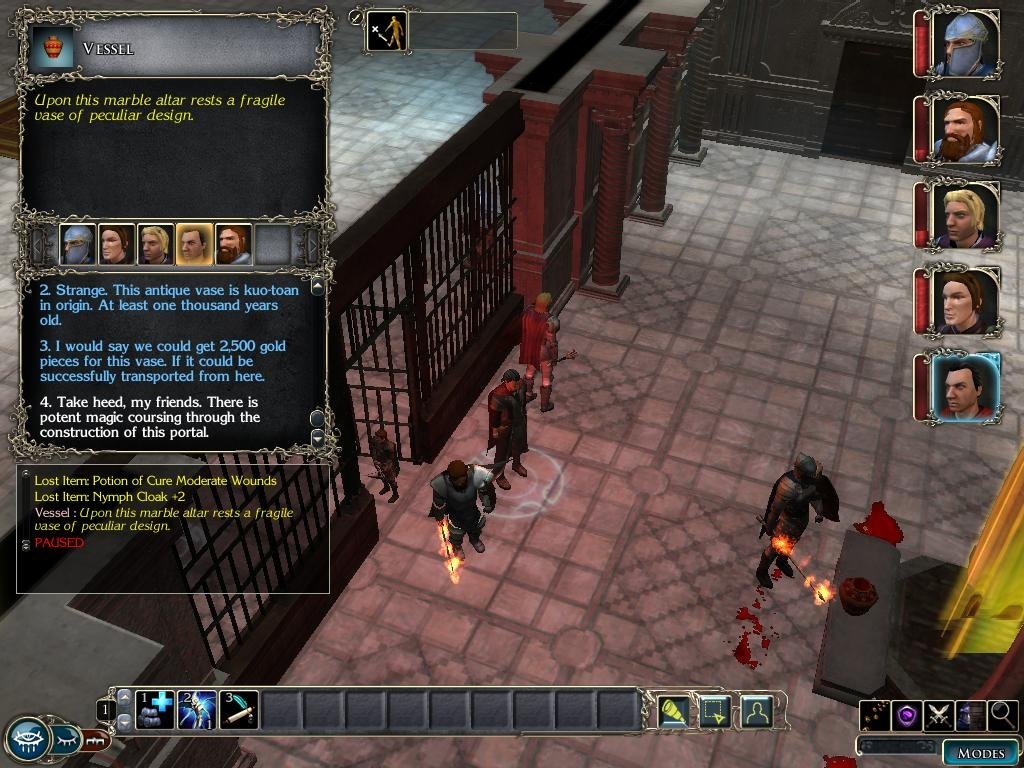
Task: Select the helmeted knight party portrait
Action: click(x=964, y=44)
